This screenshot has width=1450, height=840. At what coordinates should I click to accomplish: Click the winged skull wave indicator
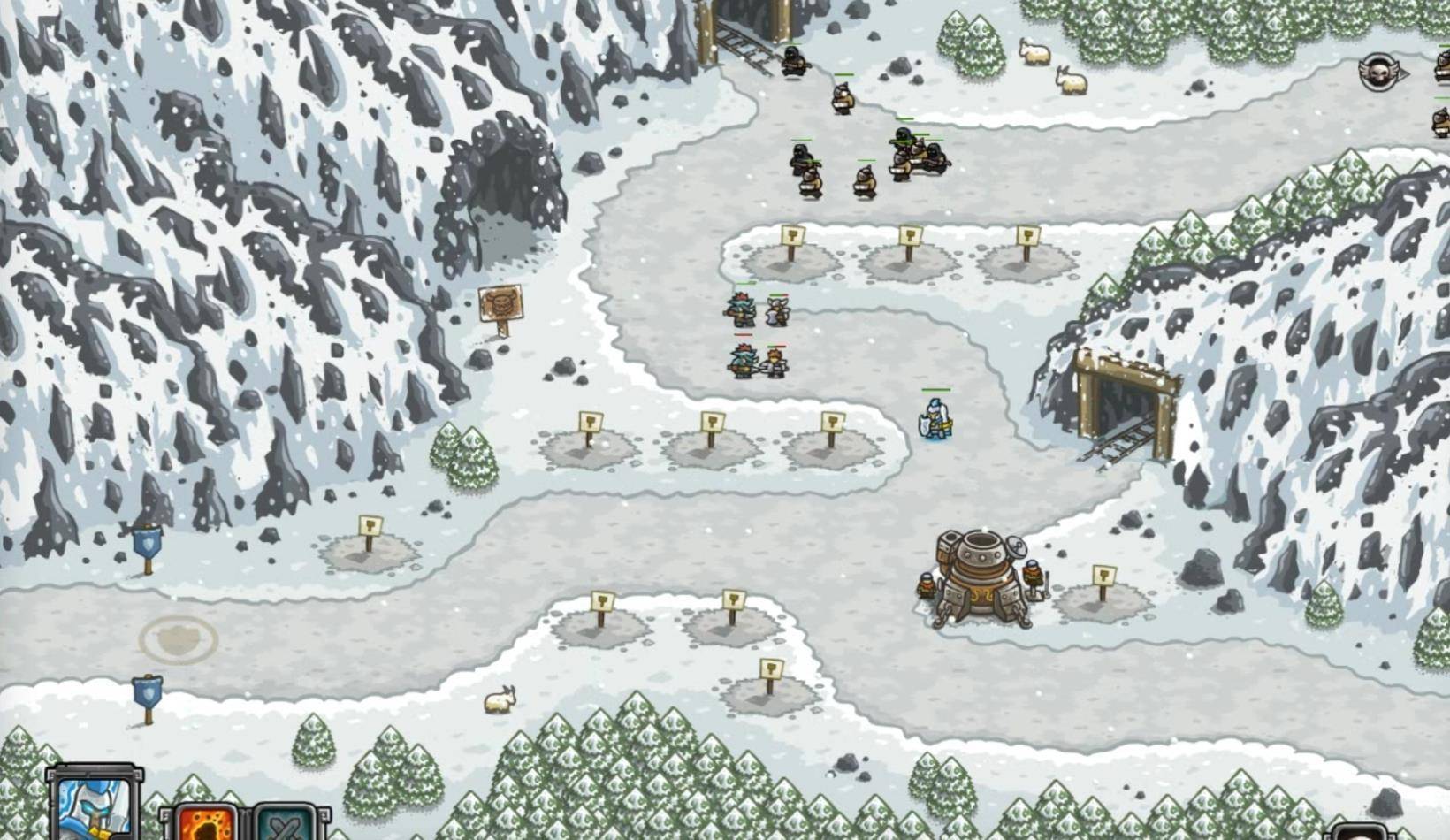(x=1380, y=73)
